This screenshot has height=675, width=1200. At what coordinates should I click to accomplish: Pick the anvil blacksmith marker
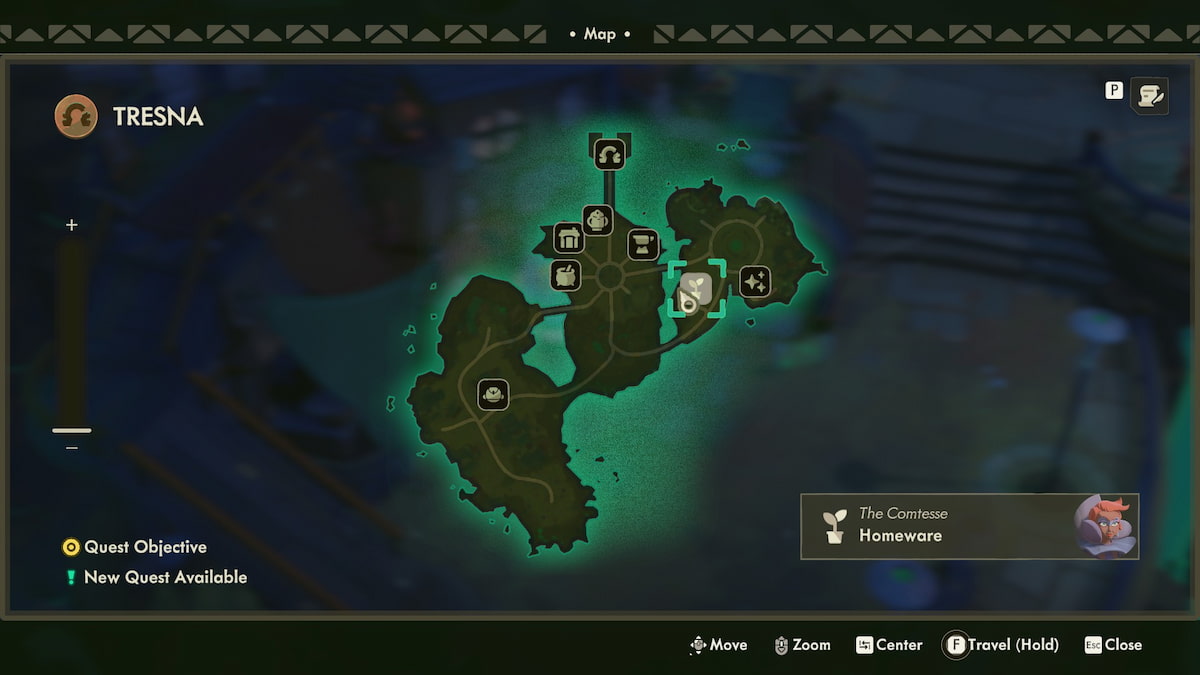pos(642,244)
